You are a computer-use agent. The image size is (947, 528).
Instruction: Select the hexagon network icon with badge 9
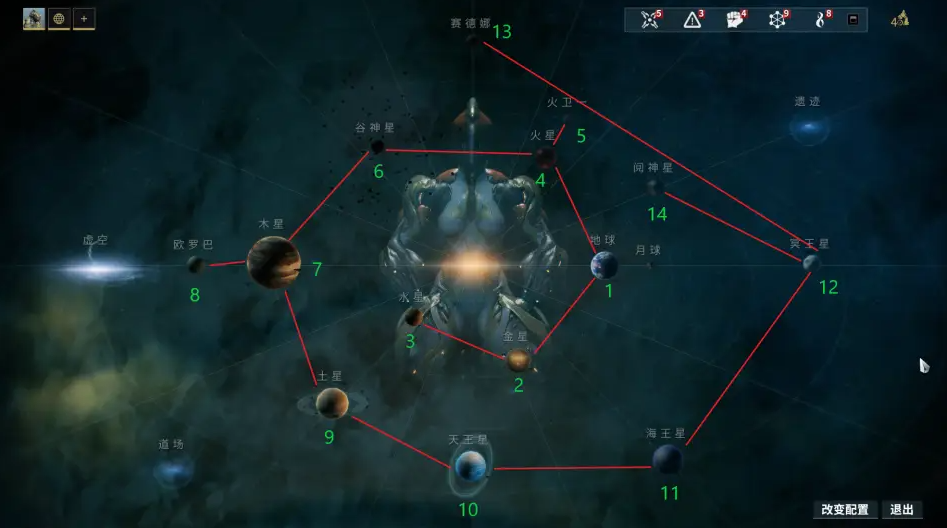click(x=778, y=20)
